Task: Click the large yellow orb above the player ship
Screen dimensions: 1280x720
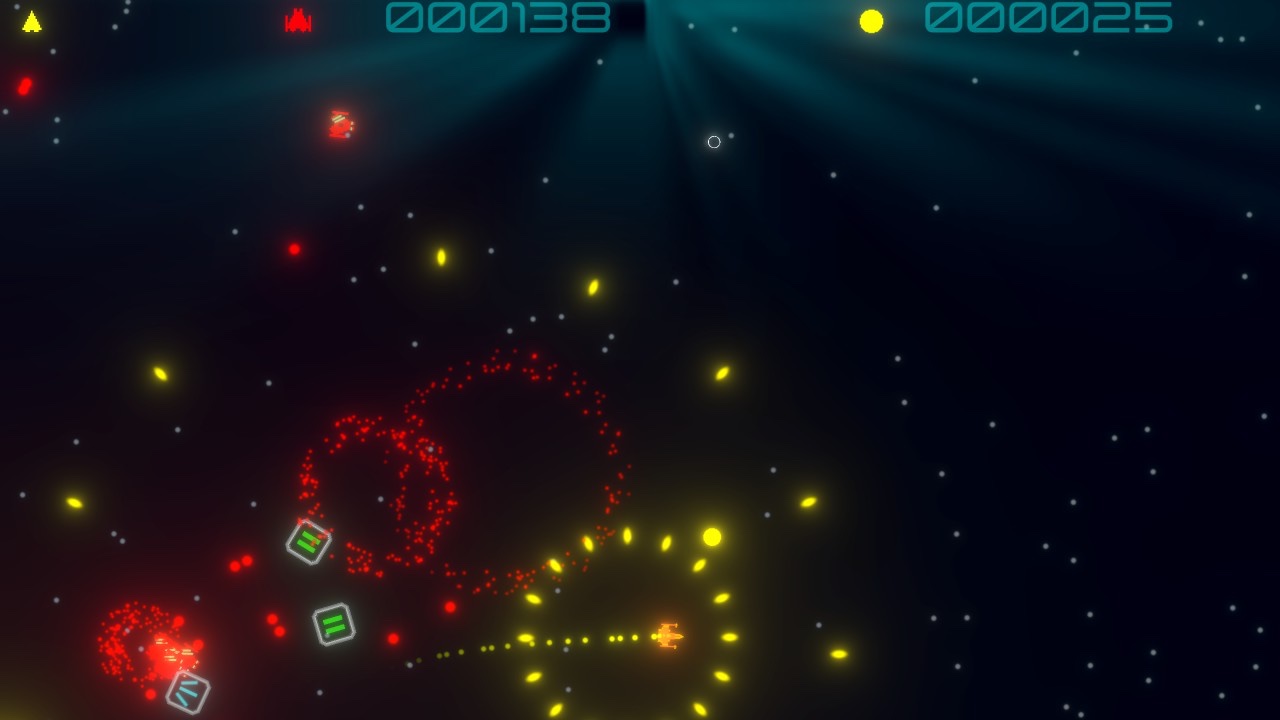Action: (x=712, y=536)
